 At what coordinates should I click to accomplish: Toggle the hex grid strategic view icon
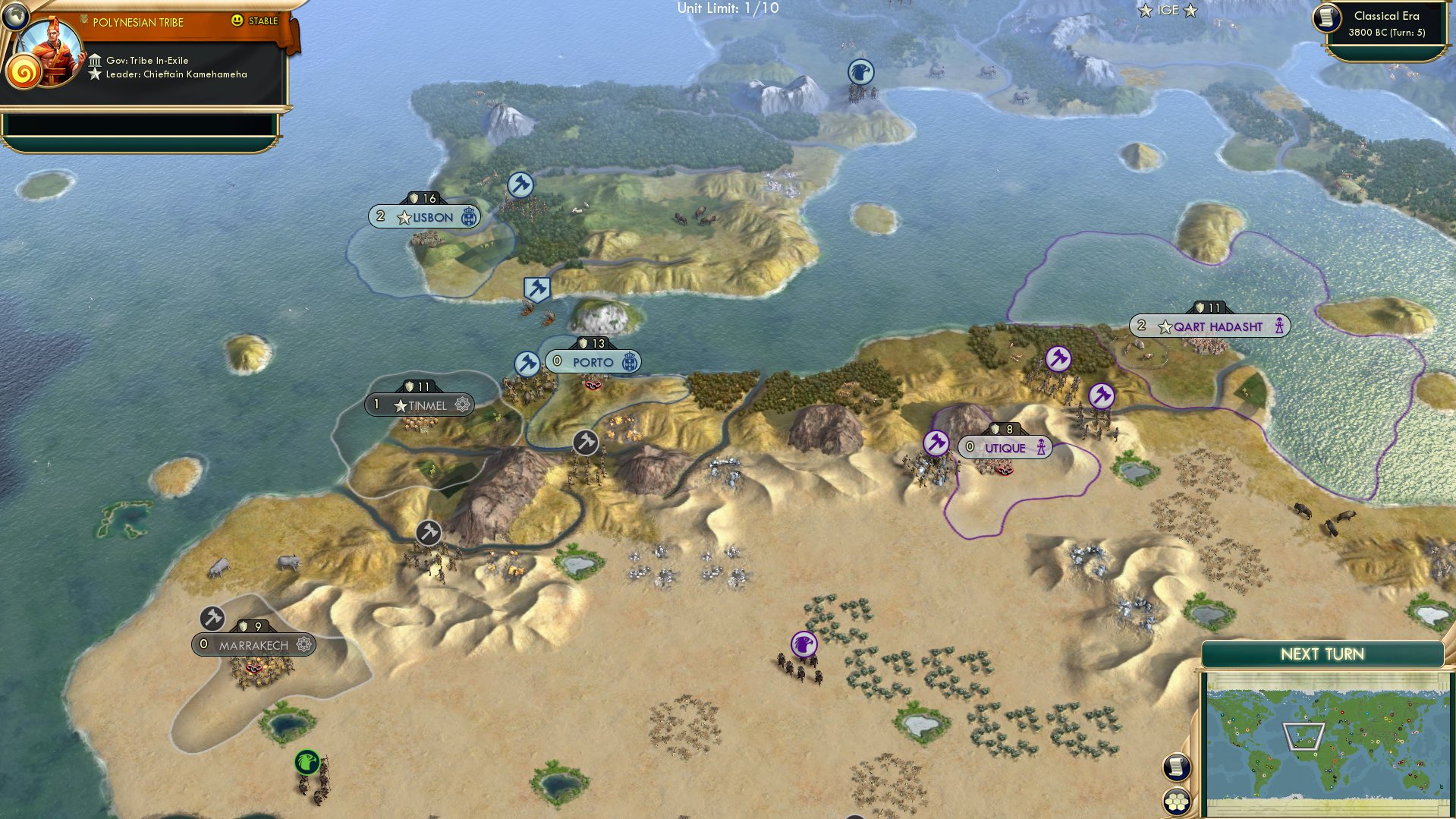point(1175,801)
